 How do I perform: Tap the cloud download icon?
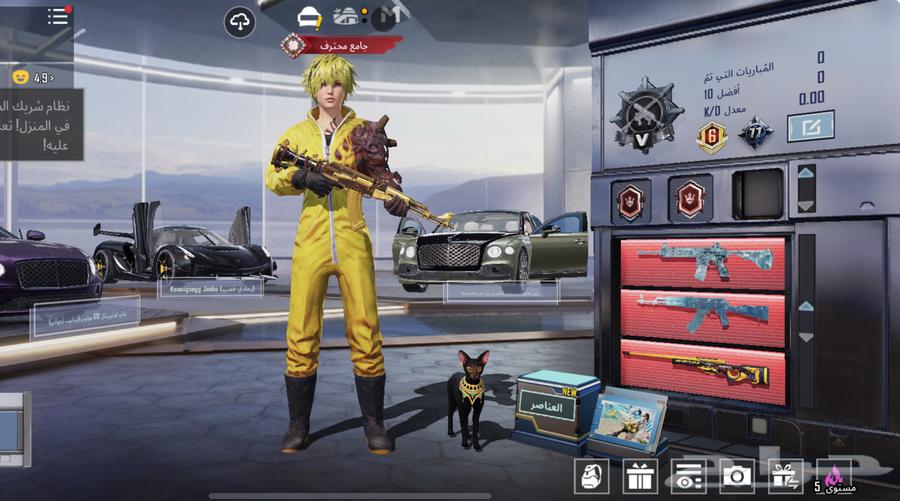239,21
